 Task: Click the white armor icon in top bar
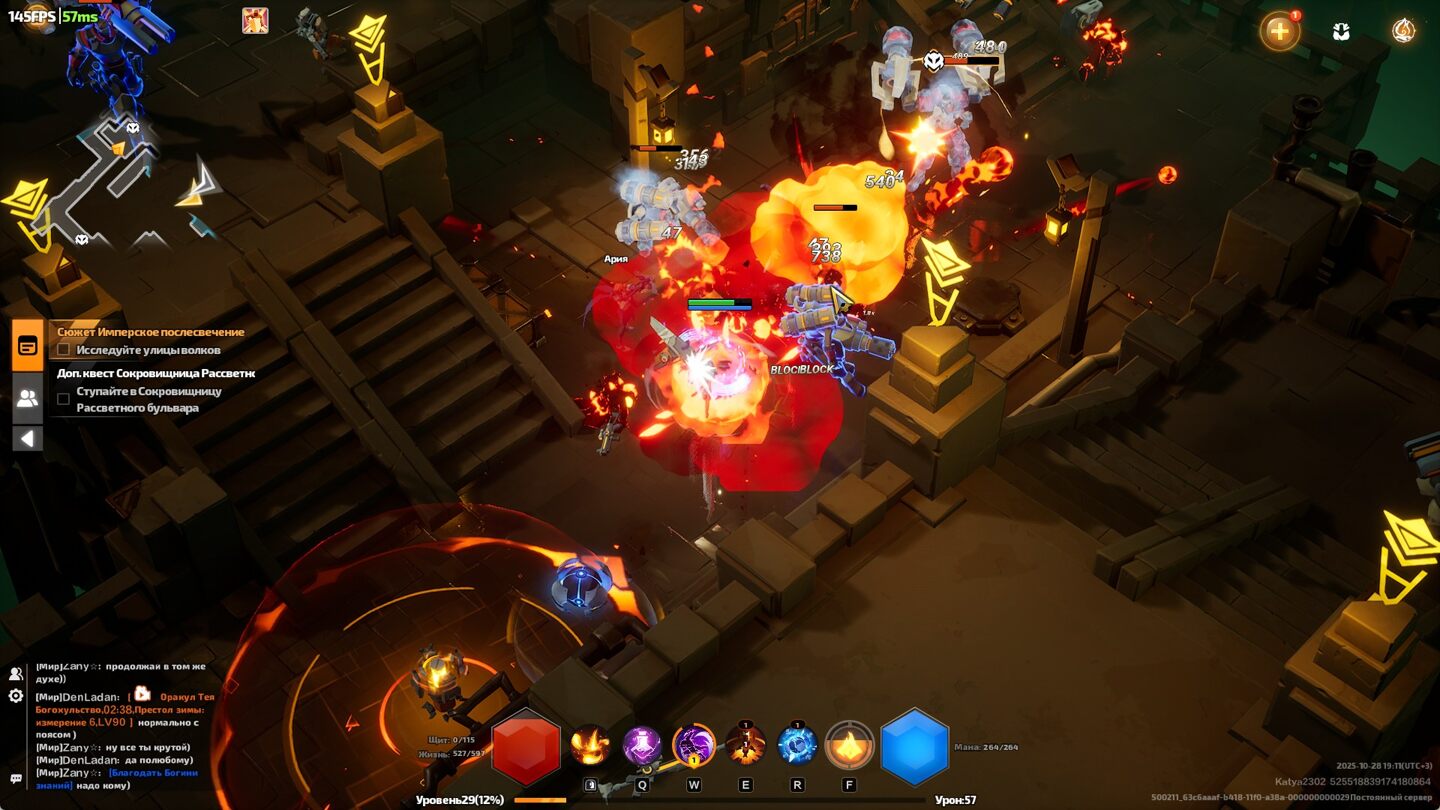point(1342,31)
